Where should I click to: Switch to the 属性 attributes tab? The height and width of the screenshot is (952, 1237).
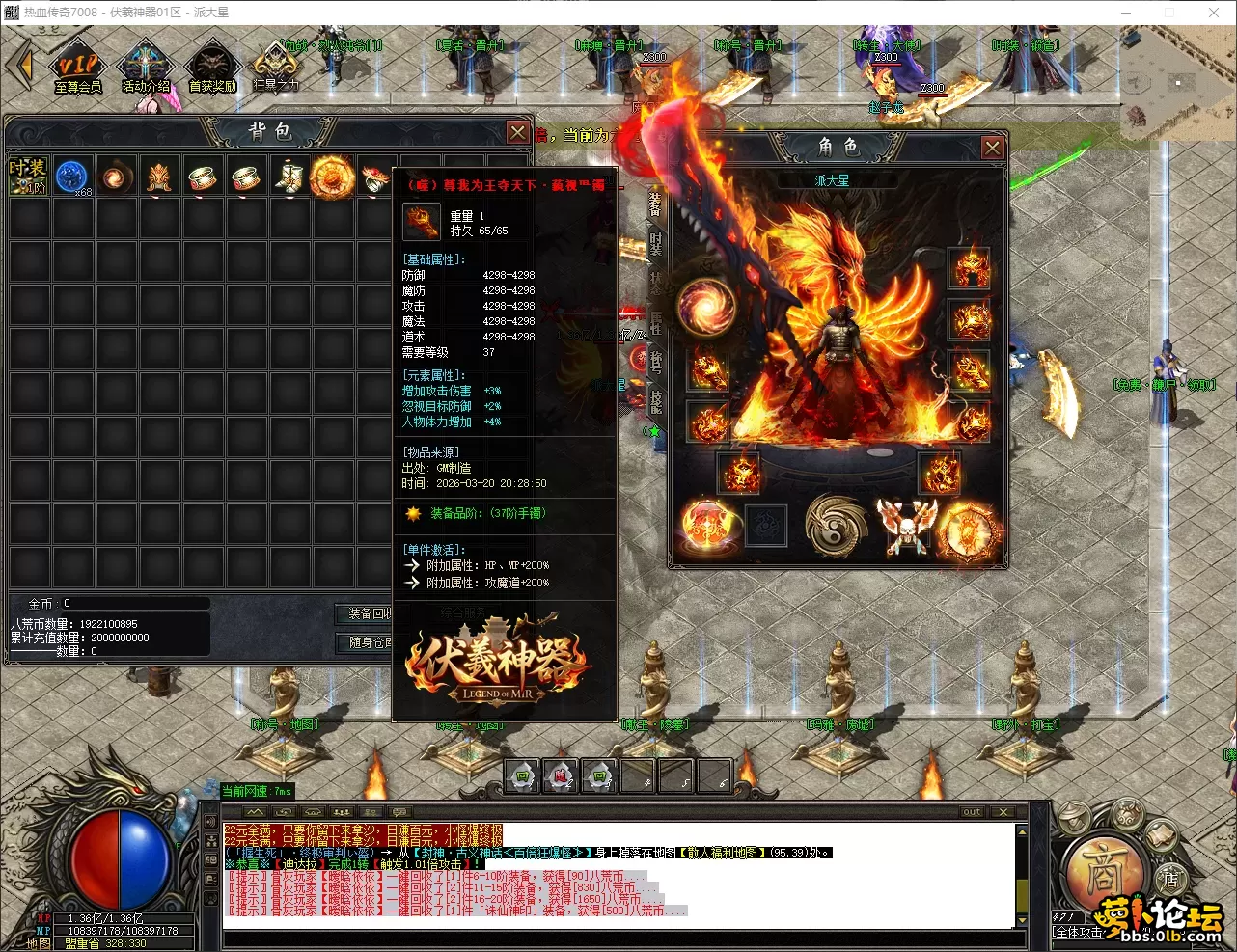(656, 322)
